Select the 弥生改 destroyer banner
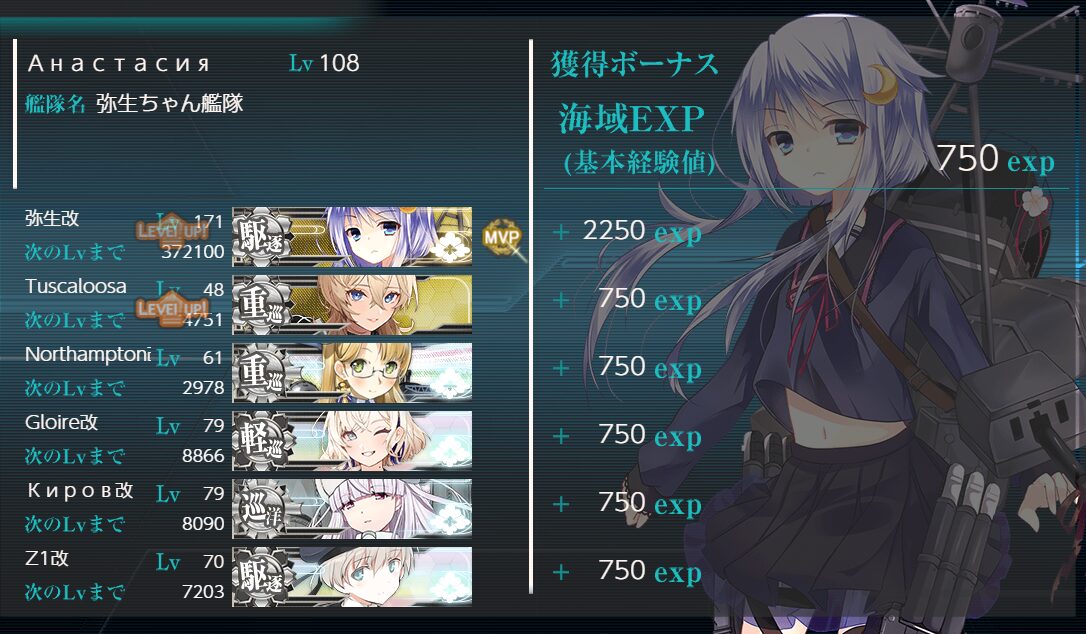The image size is (1086, 634). pos(352,237)
